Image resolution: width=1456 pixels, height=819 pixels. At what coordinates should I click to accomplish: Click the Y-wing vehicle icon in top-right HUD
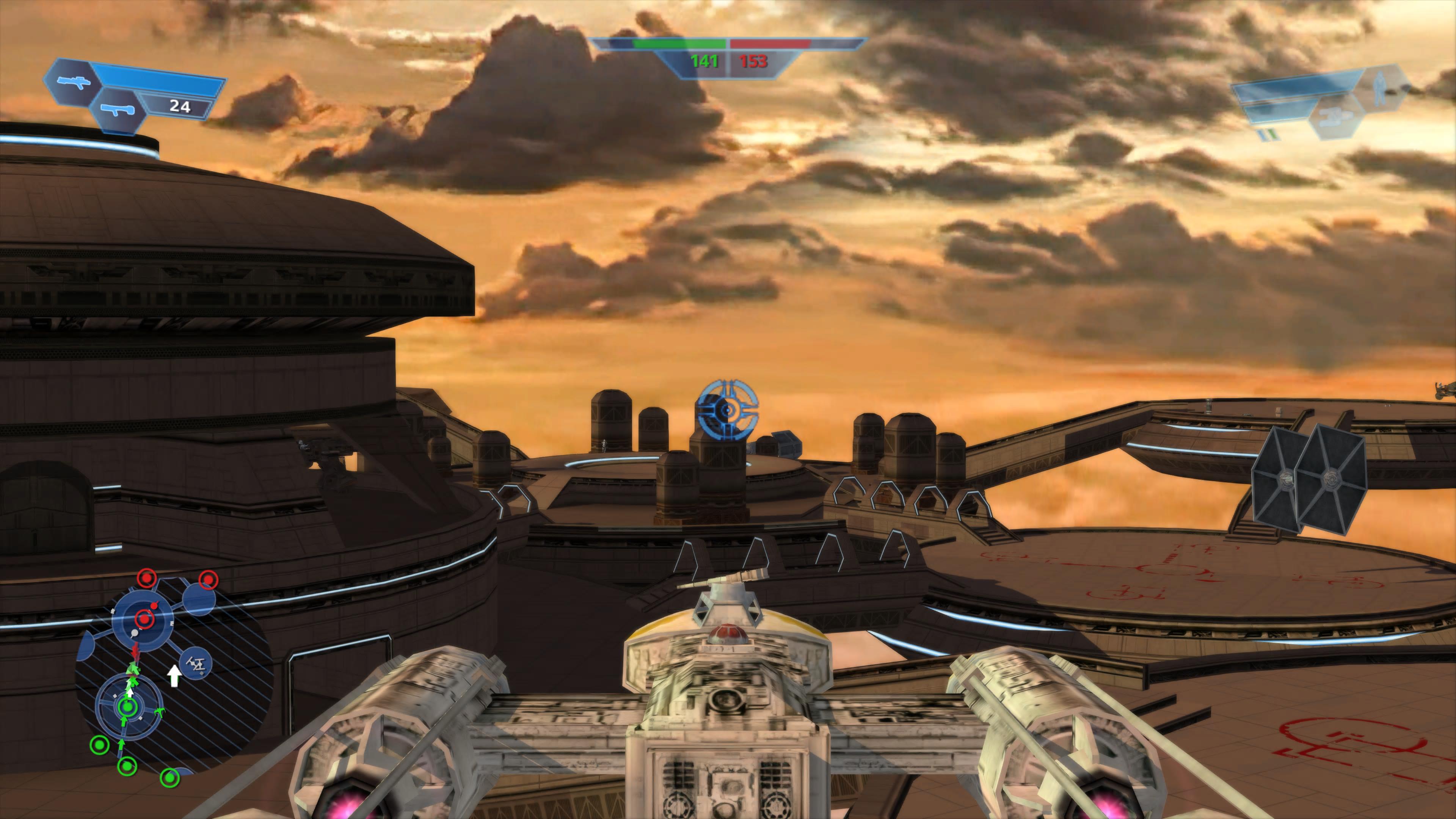pos(1335,118)
